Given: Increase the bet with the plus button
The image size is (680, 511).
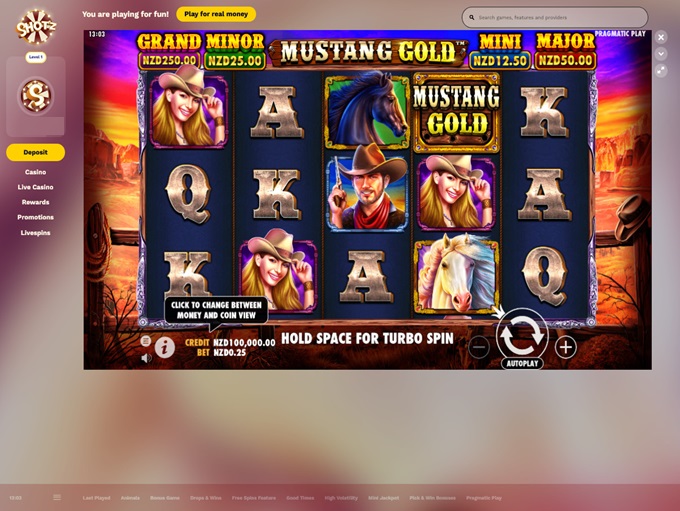Looking at the screenshot, I should [x=566, y=347].
